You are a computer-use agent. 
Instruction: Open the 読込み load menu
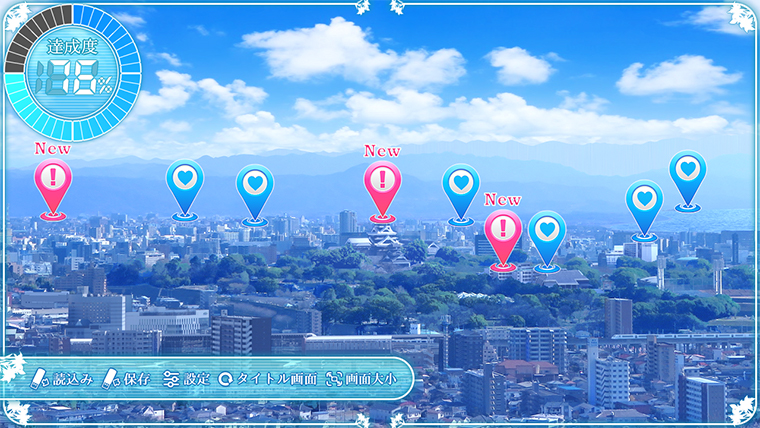63,379
